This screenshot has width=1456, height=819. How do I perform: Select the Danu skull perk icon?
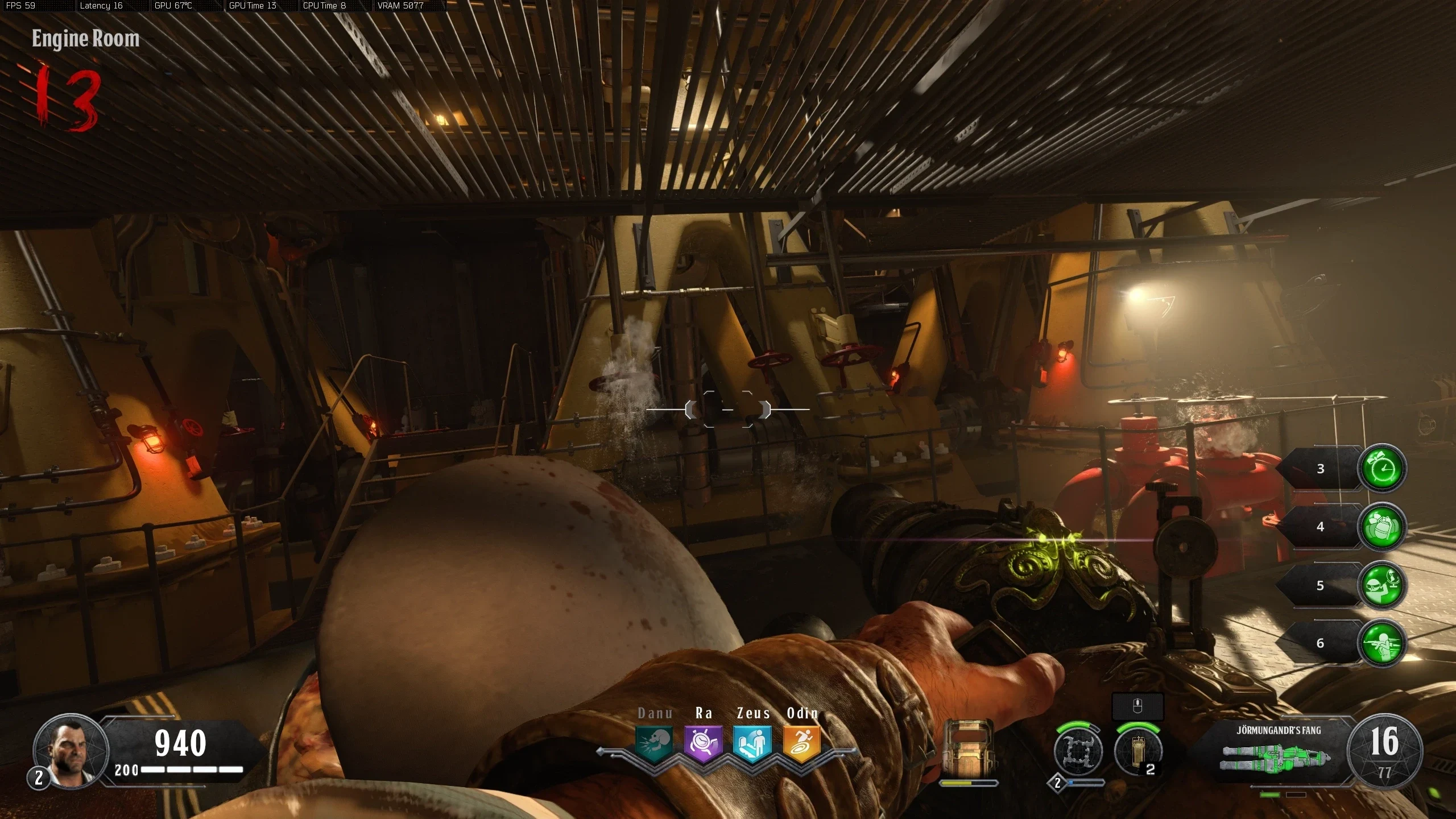coord(654,743)
